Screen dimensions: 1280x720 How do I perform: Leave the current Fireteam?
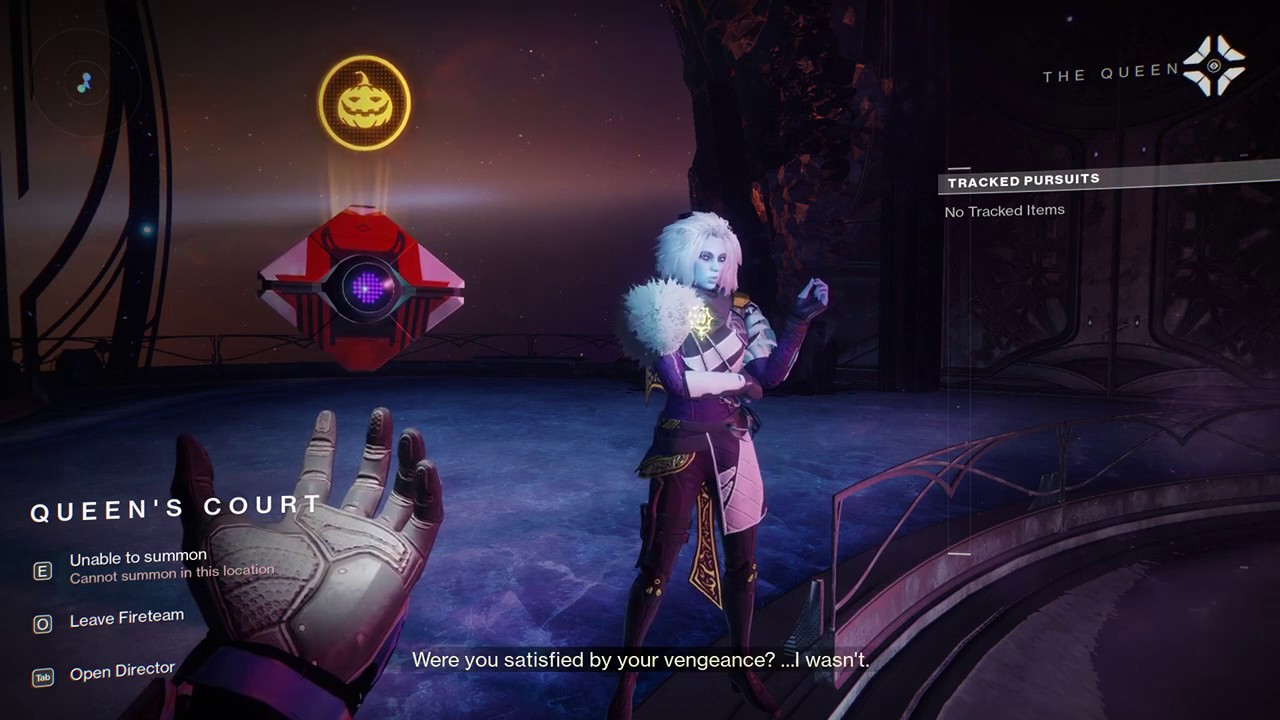click(x=127, y=617)
